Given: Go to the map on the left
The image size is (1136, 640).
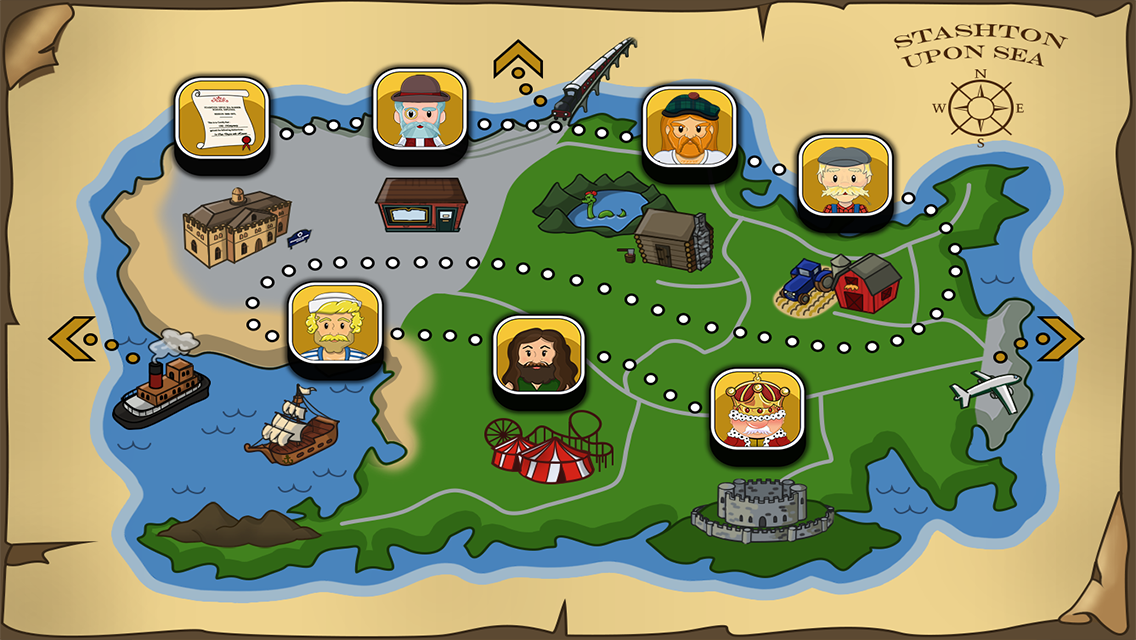Looking at the screenshot, I should (x=72, y=338).
